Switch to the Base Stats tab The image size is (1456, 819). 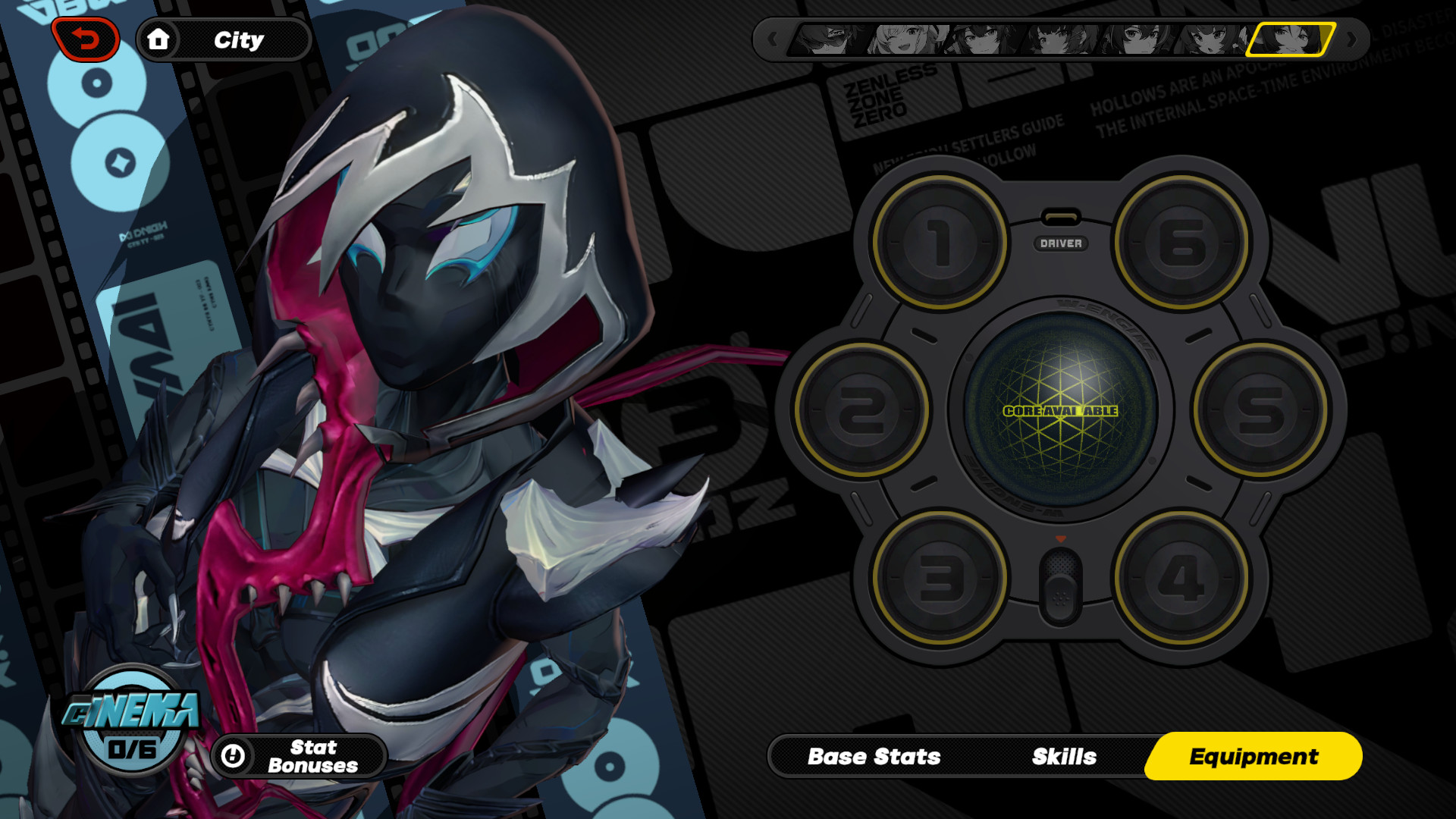point(874,756)
